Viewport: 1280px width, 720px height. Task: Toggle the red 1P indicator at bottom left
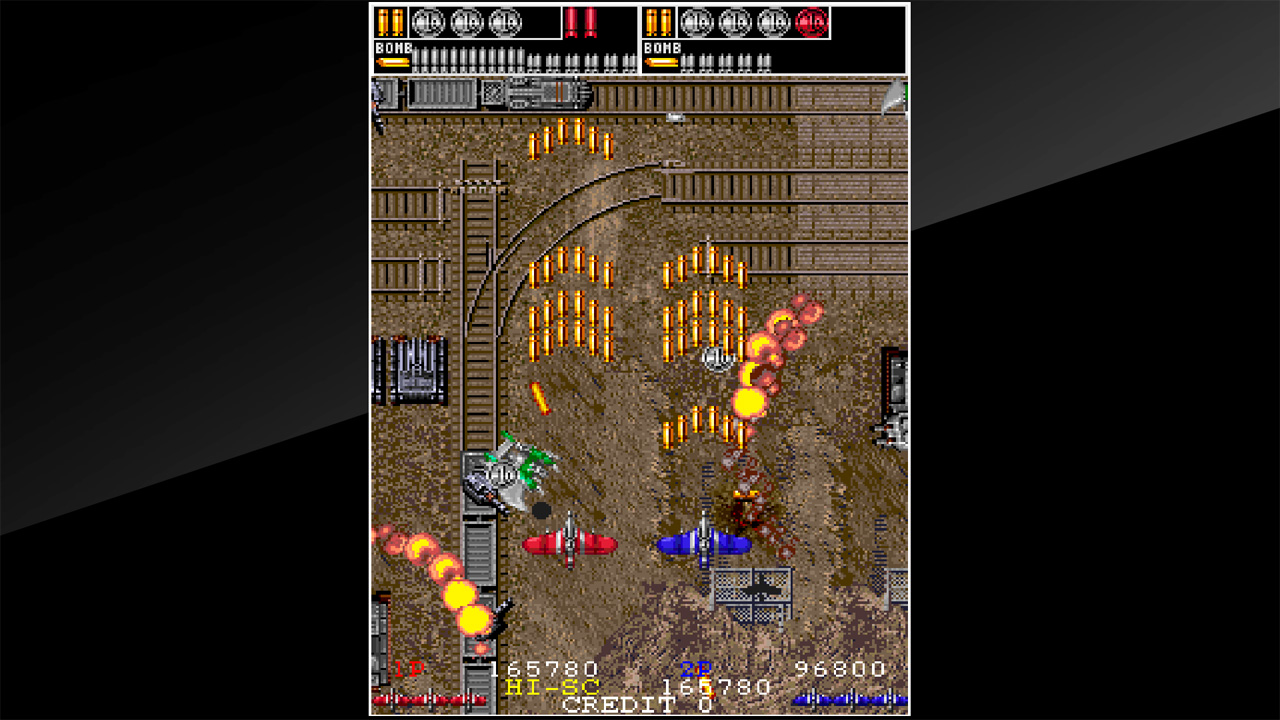(x=408, y=668)
